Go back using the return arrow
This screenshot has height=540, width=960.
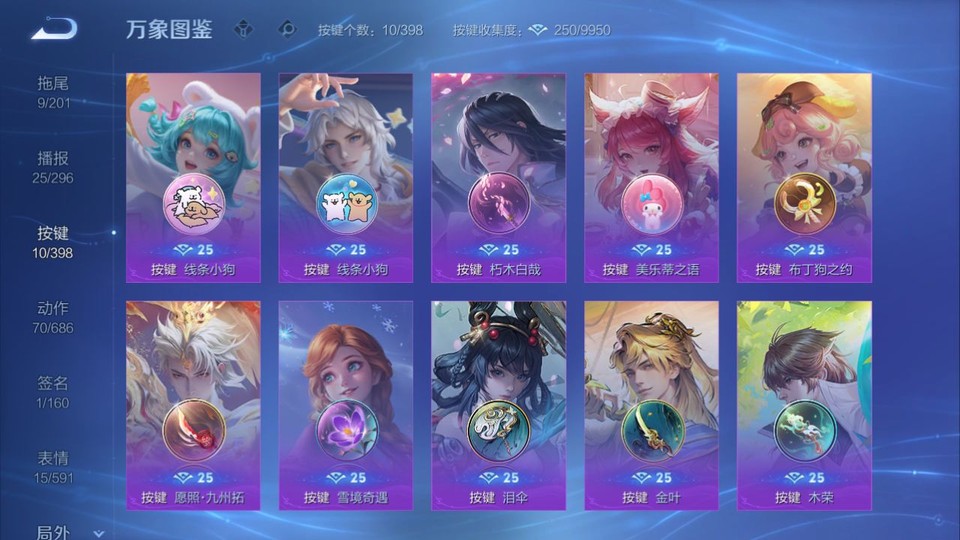click(x=54, y=29)
